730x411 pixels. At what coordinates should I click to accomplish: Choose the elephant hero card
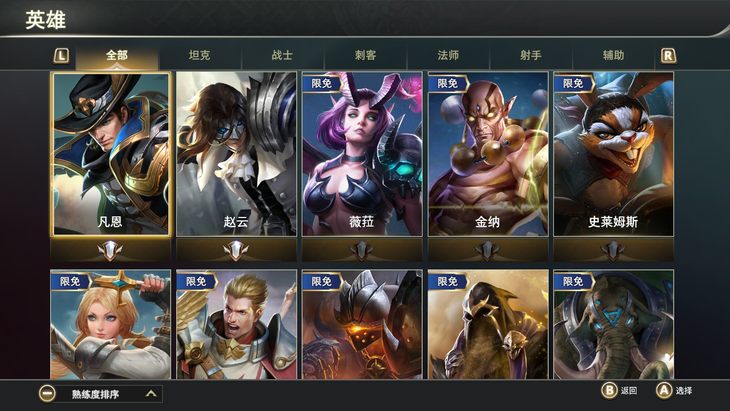613,324
